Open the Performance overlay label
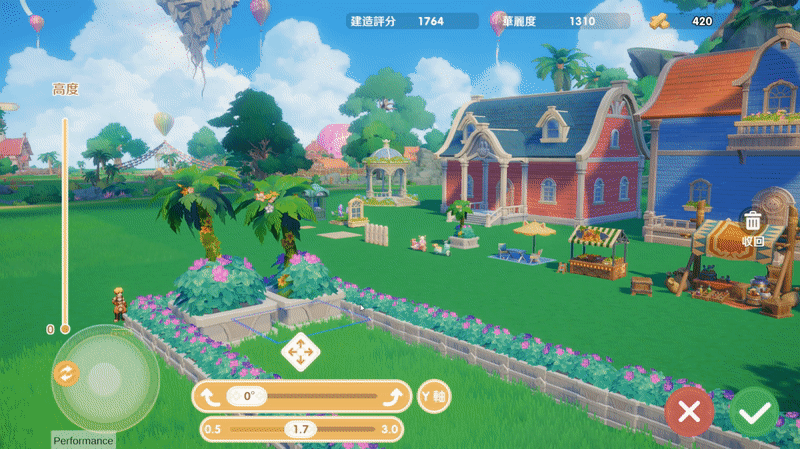The height and width of the screenshot is (449, 800). (x=83, y=441)
